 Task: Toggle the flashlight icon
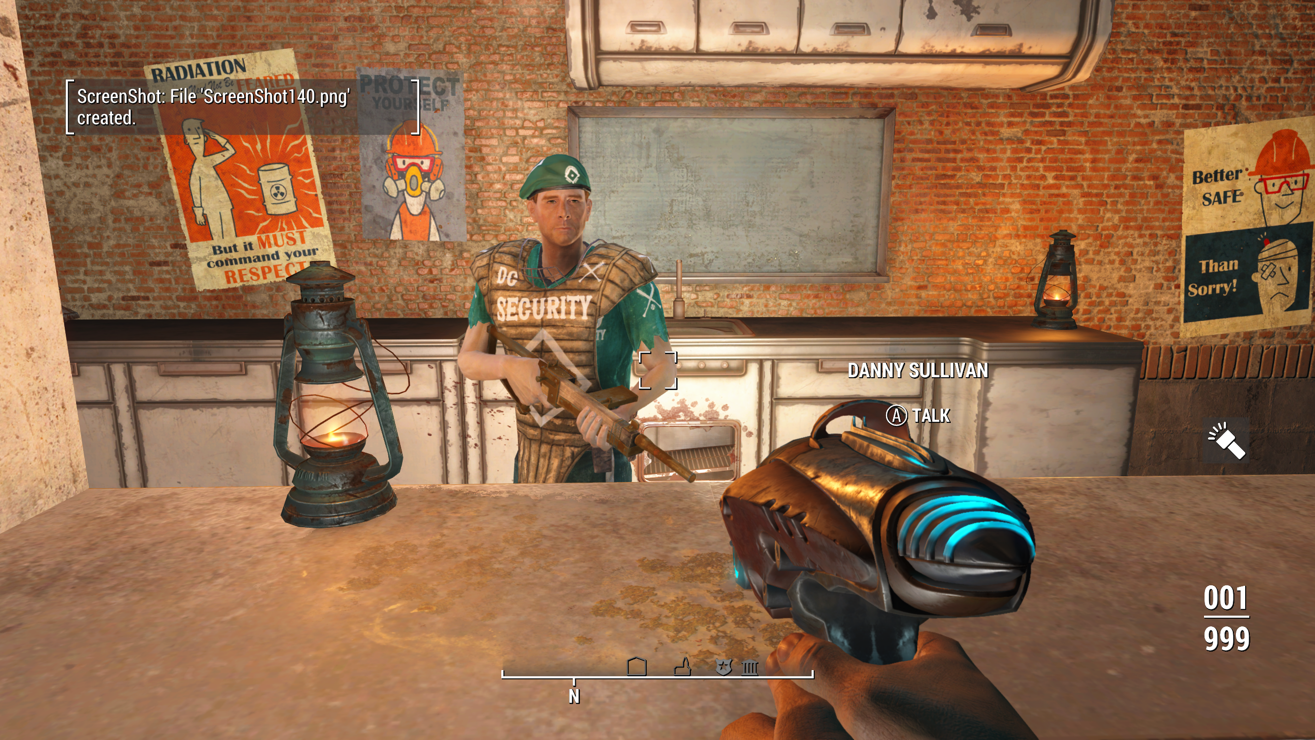point(1226,440)
